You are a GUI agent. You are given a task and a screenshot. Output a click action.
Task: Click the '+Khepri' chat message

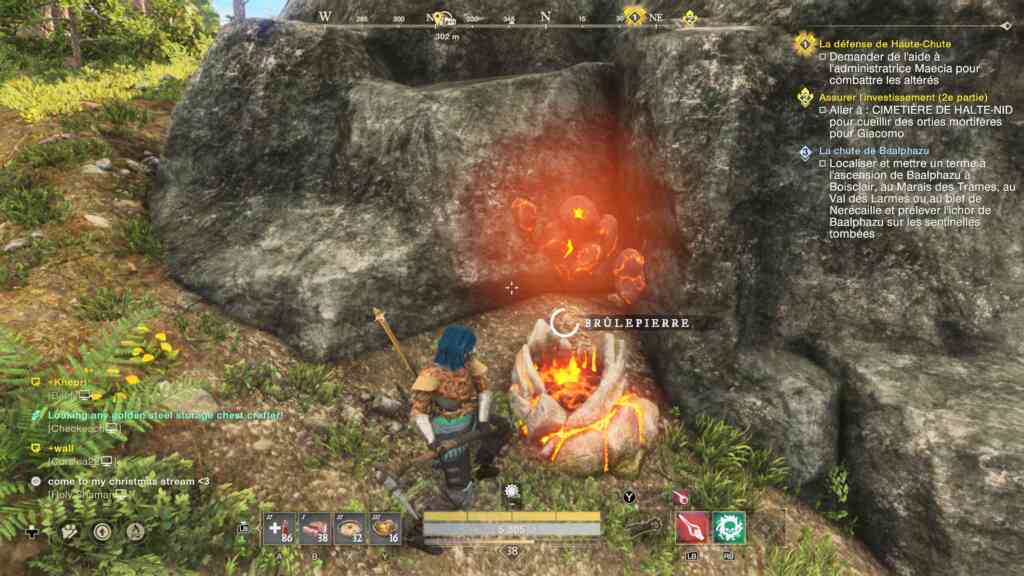[68, 383]
